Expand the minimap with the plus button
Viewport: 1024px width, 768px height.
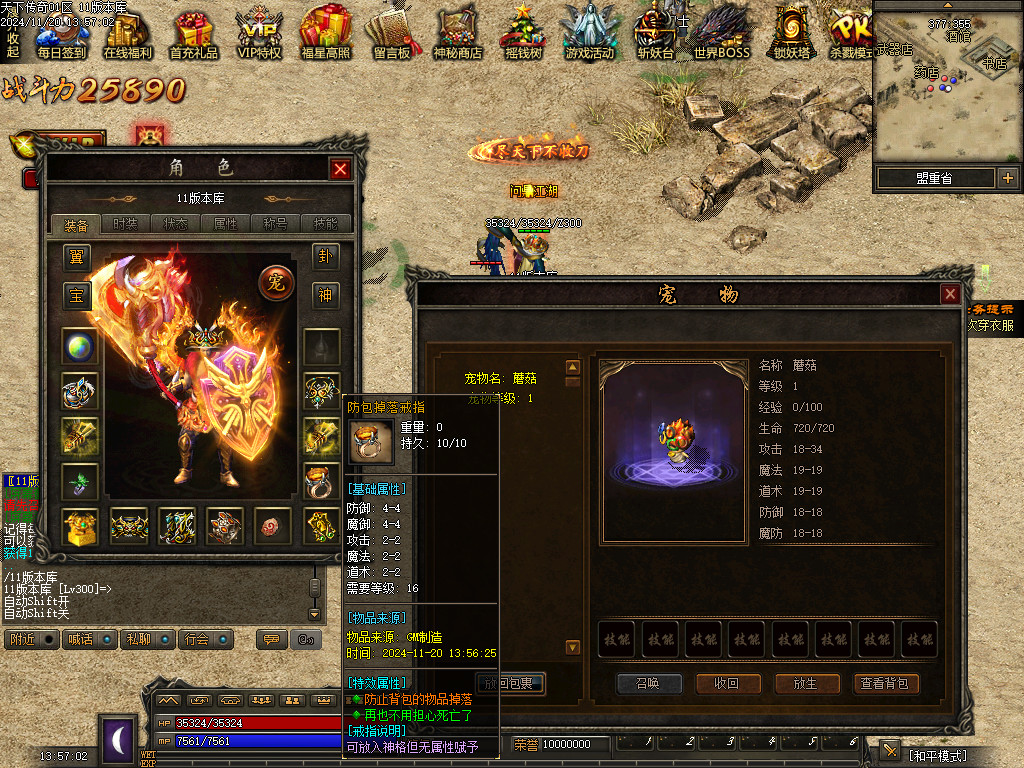coord(1007,178)
